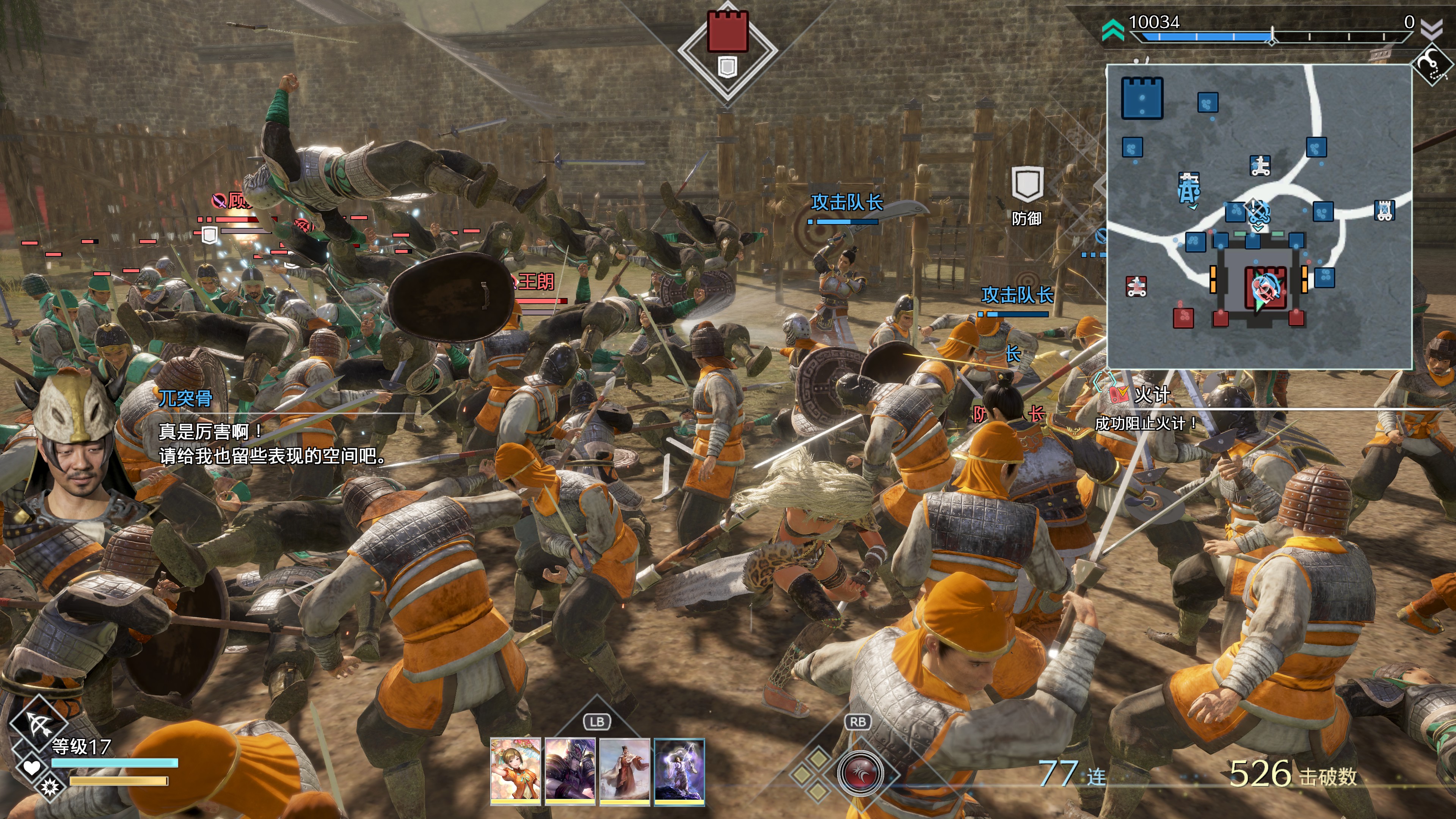The height and width of the screenshot is (819, 1456).
Task: Choose the red-robed strategist card
Action: (624, 770)
